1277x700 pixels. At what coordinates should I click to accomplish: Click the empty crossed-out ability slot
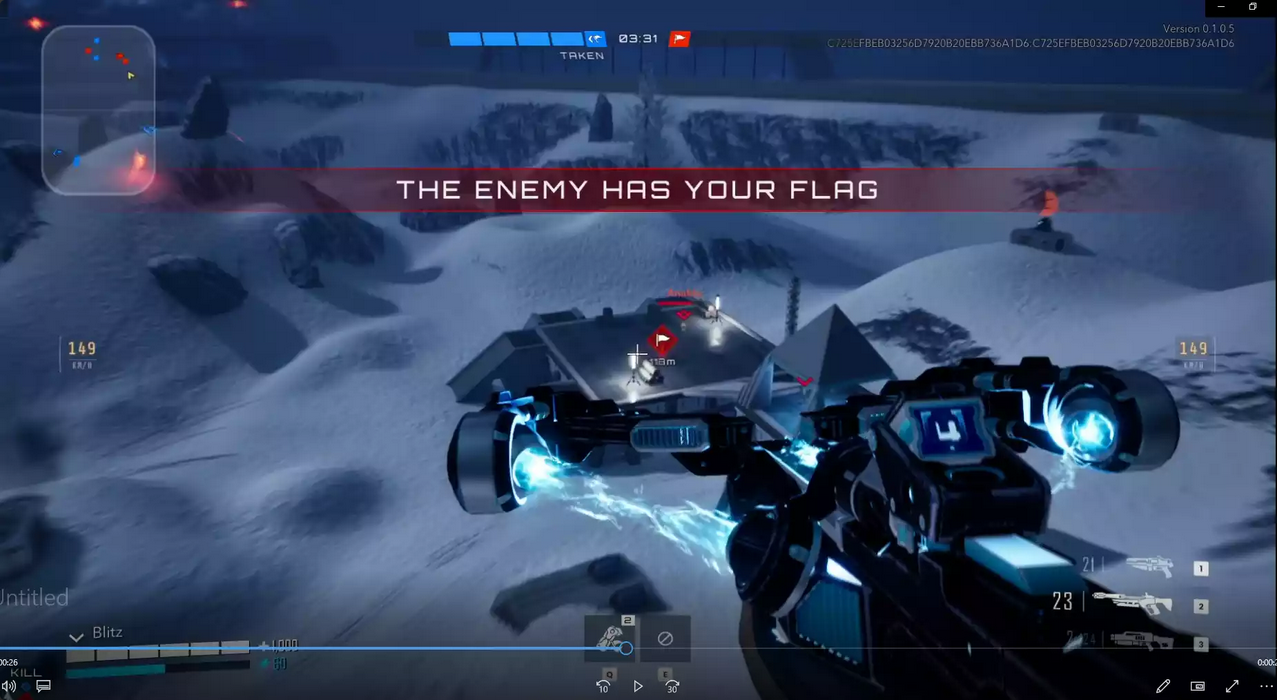pyautogui.click(x=665, y=638)
